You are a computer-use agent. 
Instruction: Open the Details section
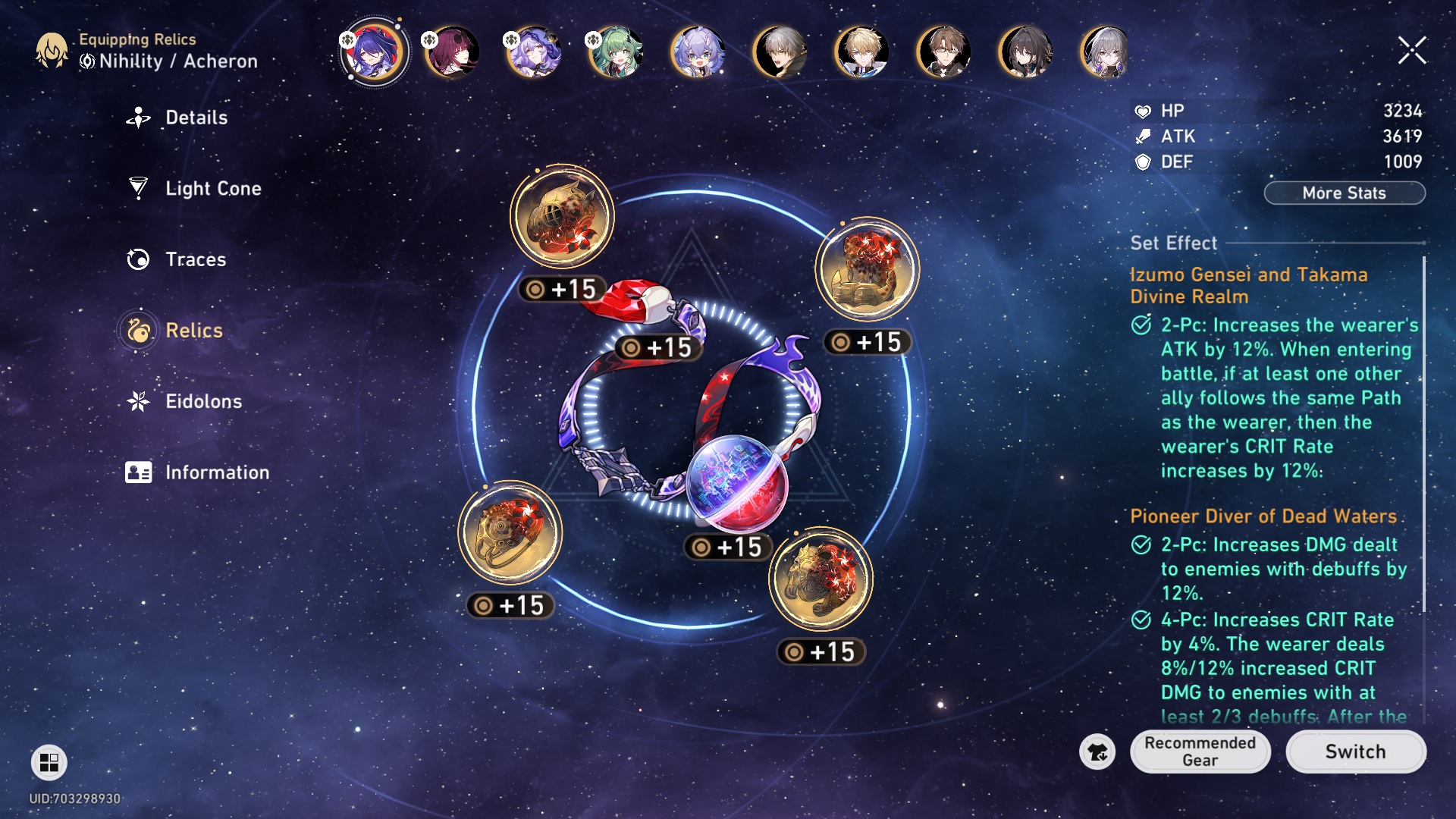tap(196, 118)
